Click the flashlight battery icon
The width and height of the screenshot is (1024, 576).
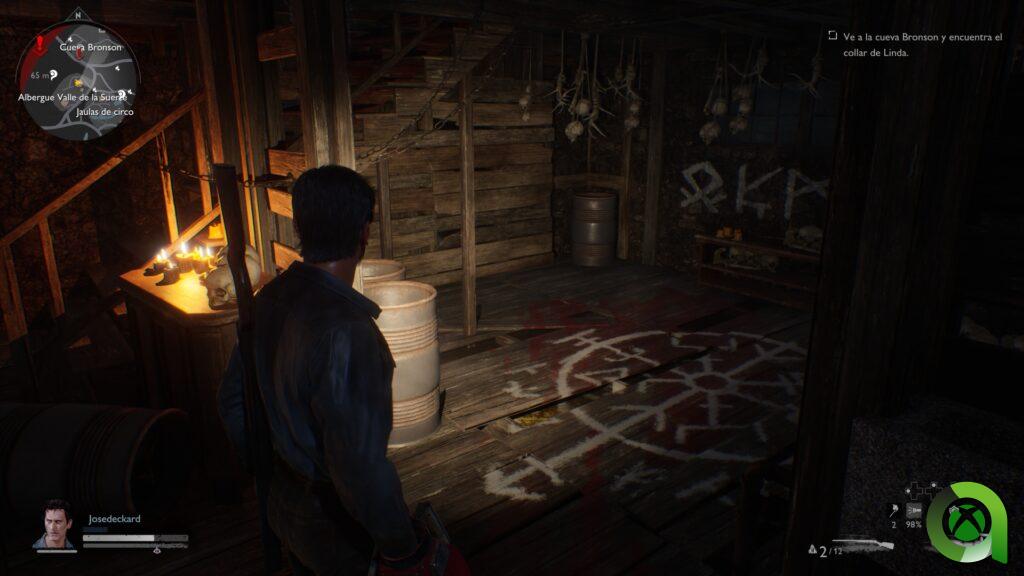(x=914, y=509)
